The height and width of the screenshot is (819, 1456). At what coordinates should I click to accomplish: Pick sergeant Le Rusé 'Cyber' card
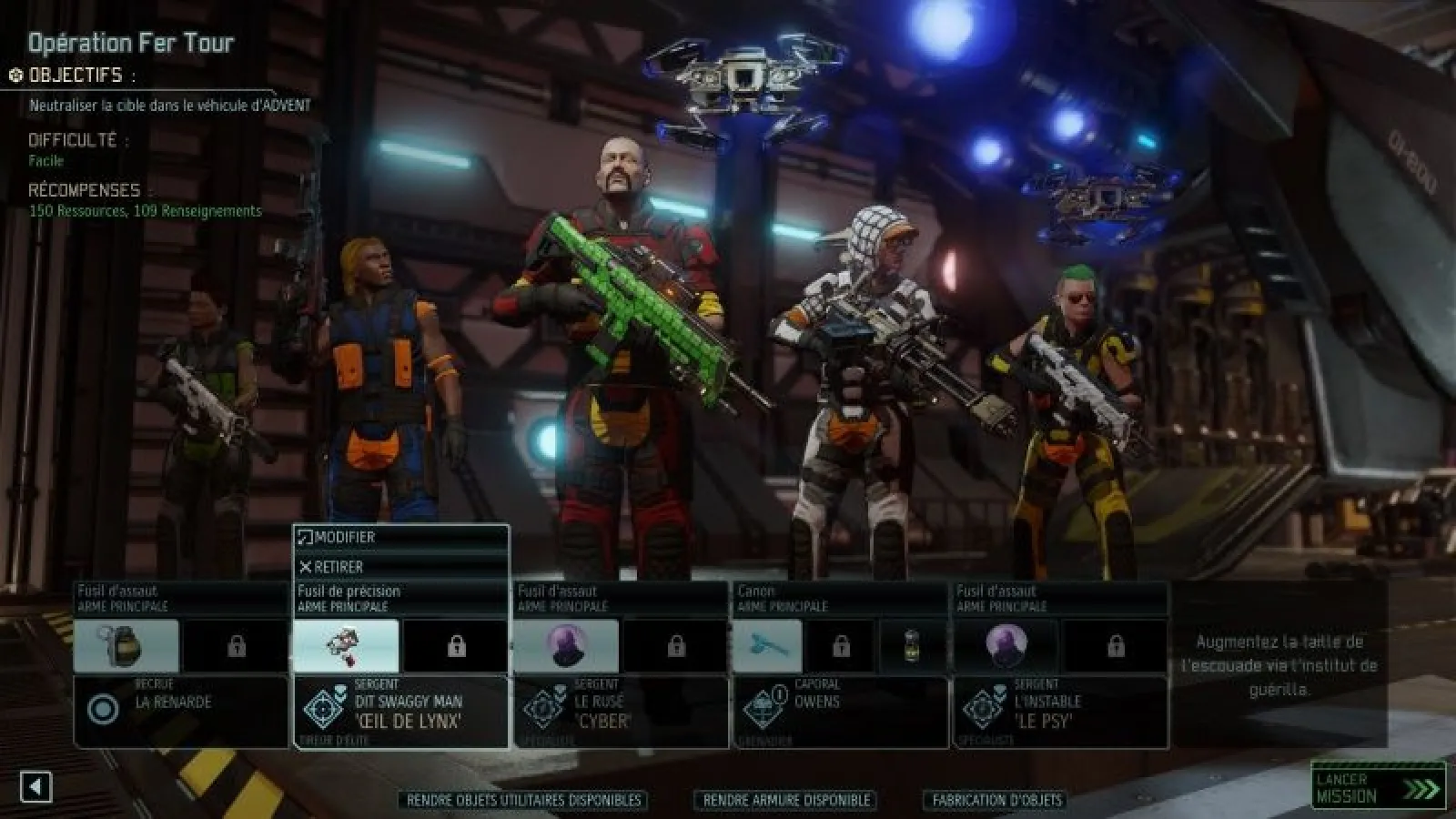click(x=621, y=711)
